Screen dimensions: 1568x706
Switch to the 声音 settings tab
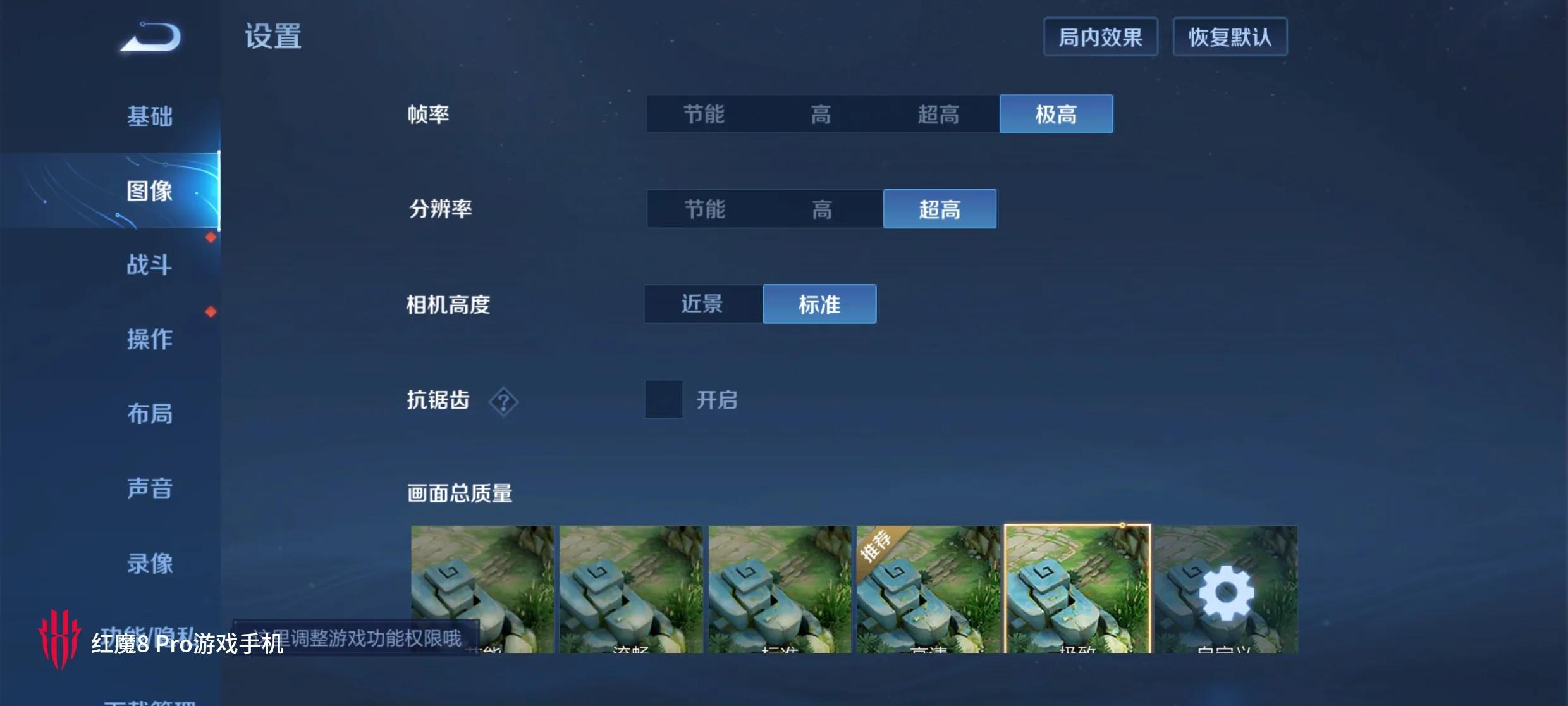pyautogui.click(x=150, y=488)
